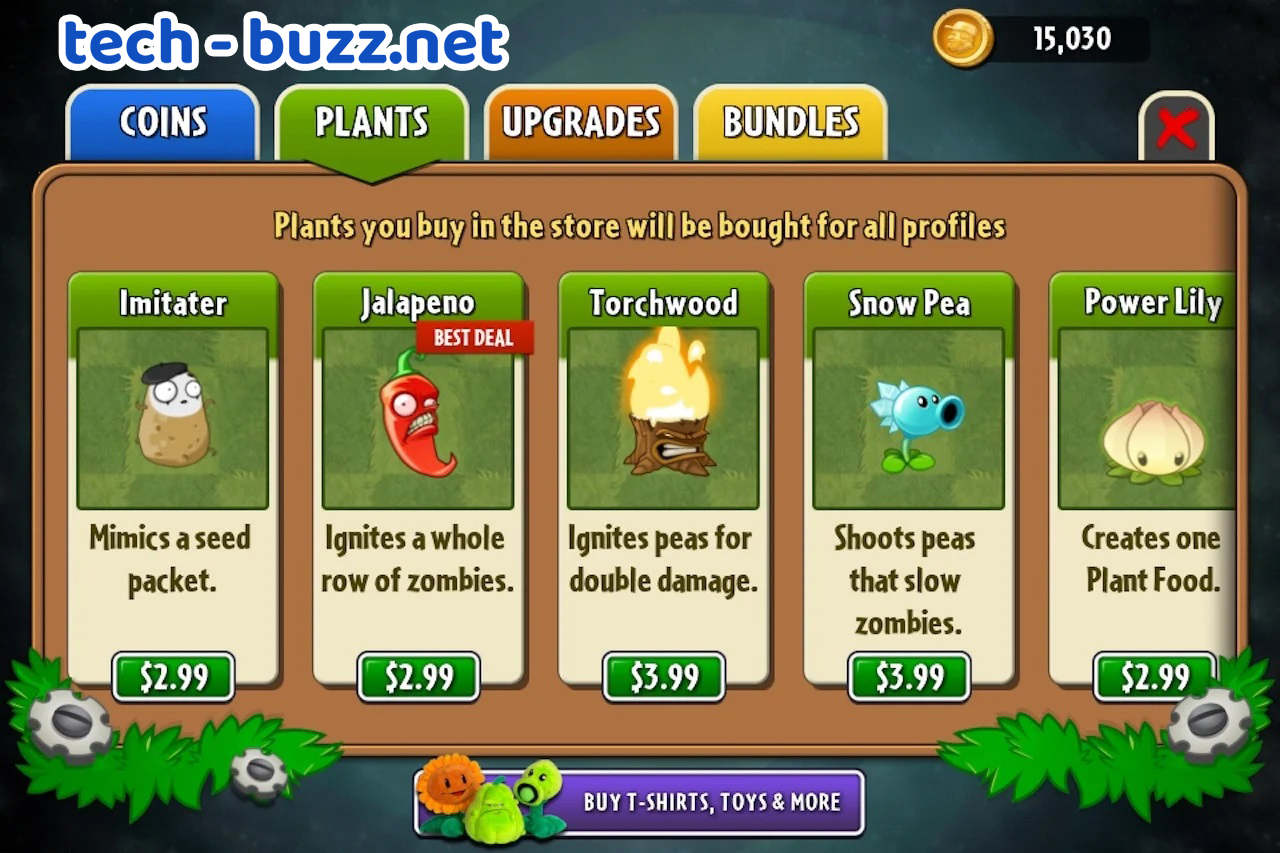Switch to the COINS tab

(162, 122)
